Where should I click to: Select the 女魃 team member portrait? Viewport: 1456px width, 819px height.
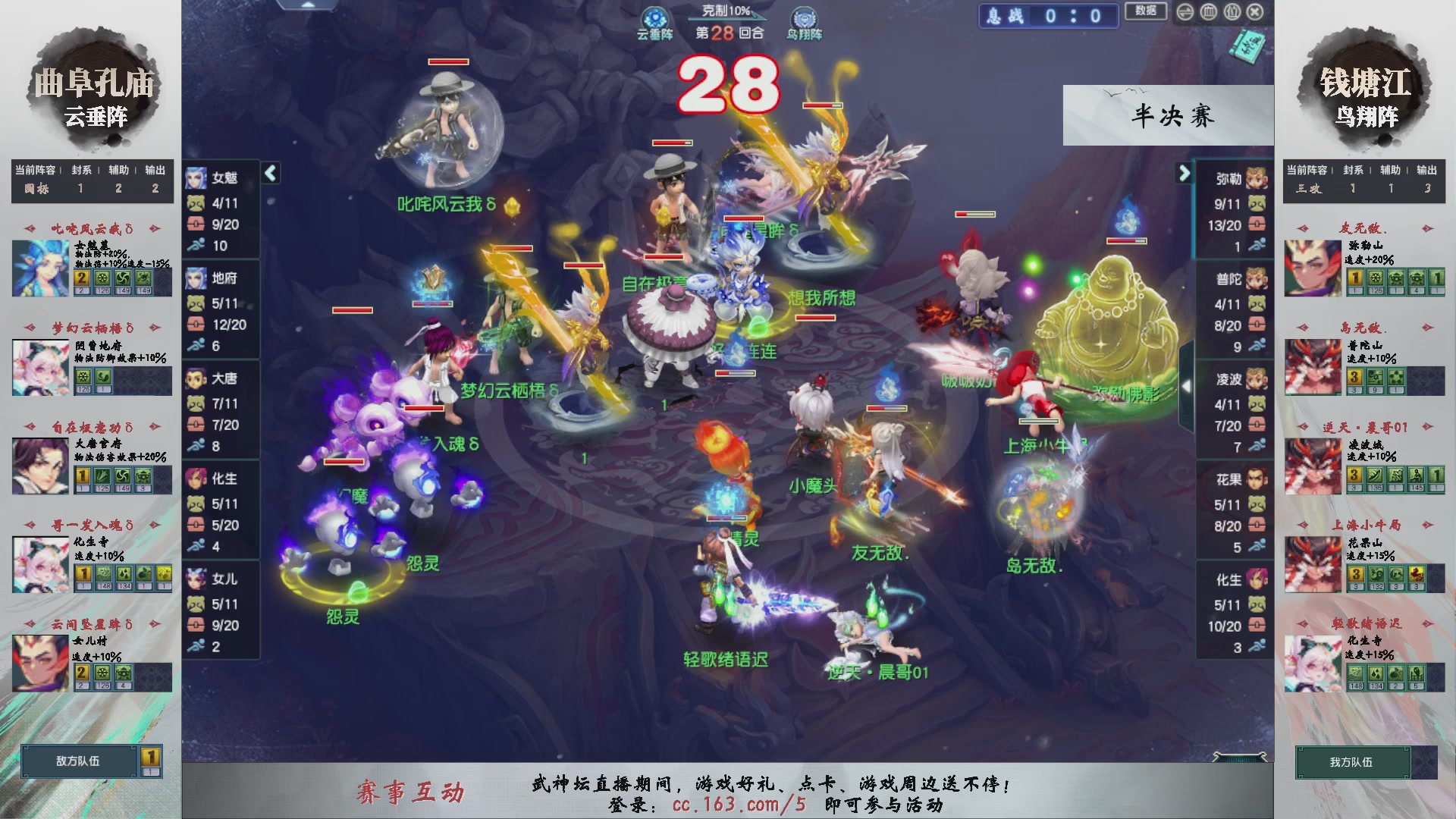pyautogui.click(x=197, y=179)
